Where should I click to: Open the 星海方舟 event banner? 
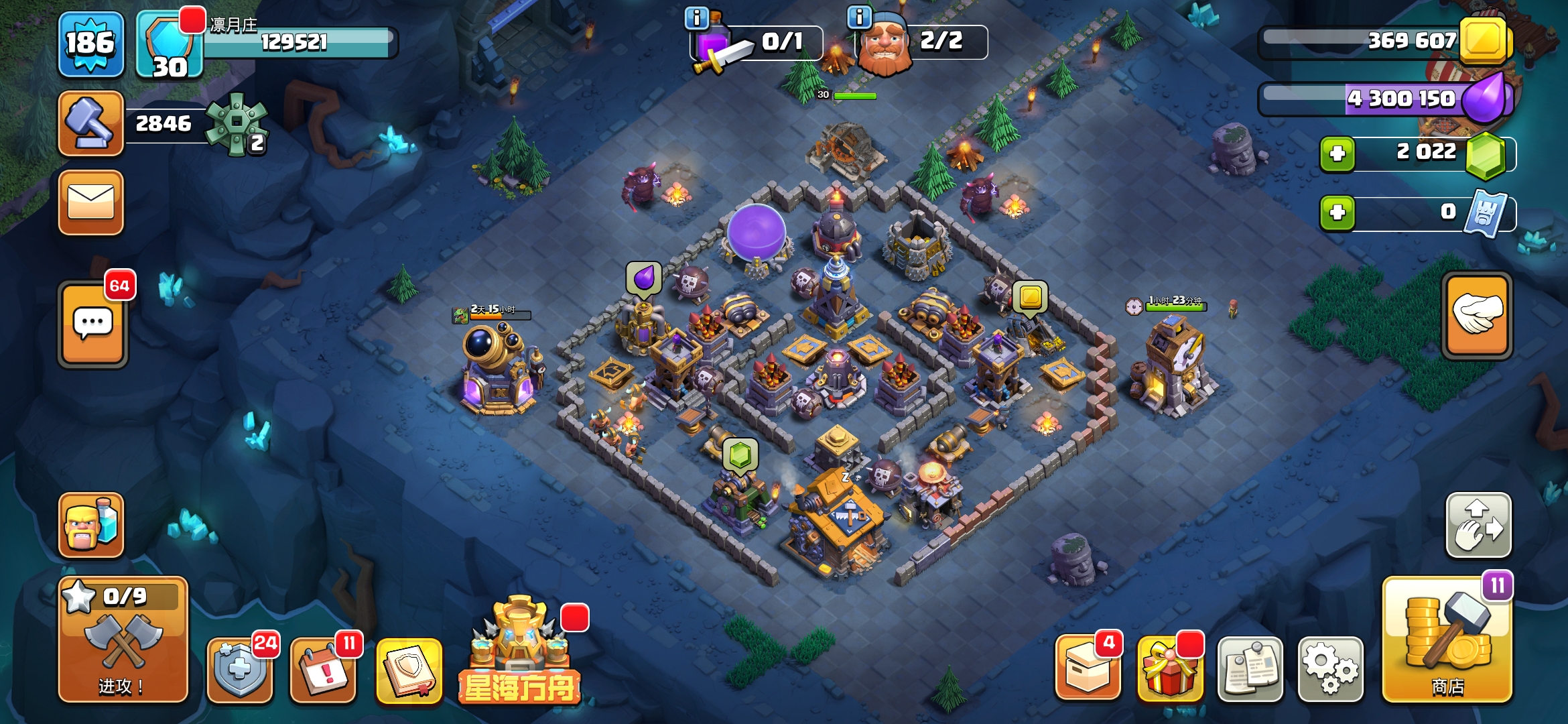tap(520, 652)
